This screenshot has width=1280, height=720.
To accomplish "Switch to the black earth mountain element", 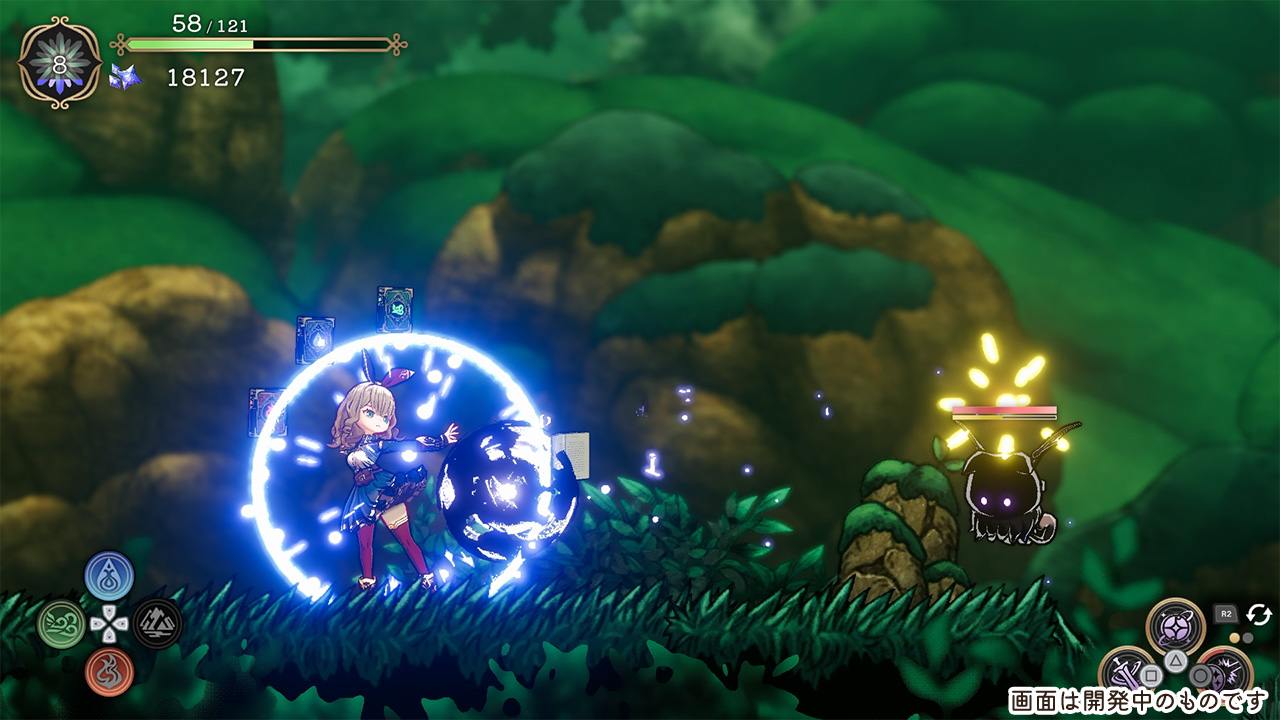I will point(157,623).
